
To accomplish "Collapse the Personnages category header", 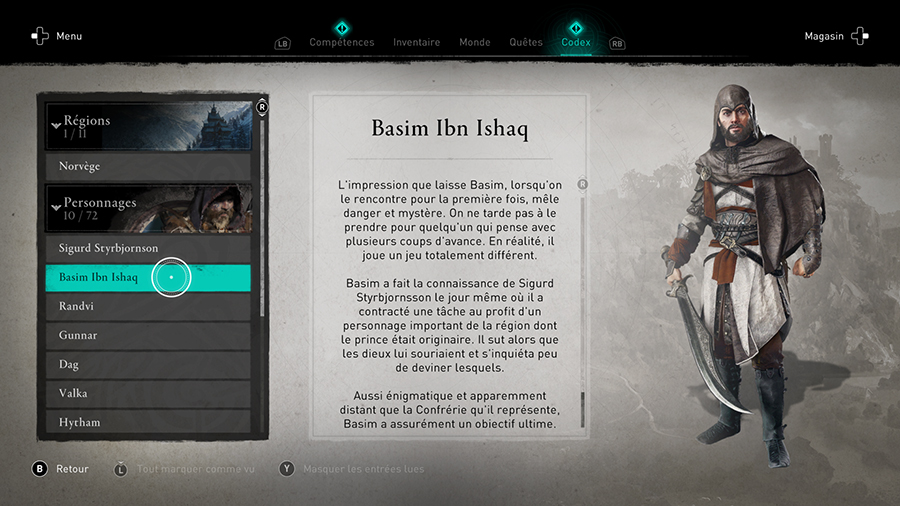I will [x=148, y=208].
